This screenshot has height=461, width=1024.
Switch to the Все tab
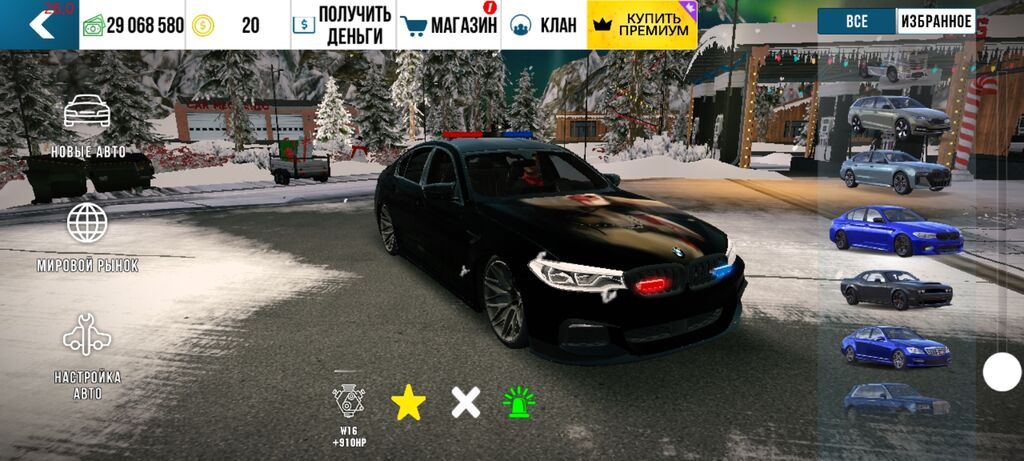[856, 21]
